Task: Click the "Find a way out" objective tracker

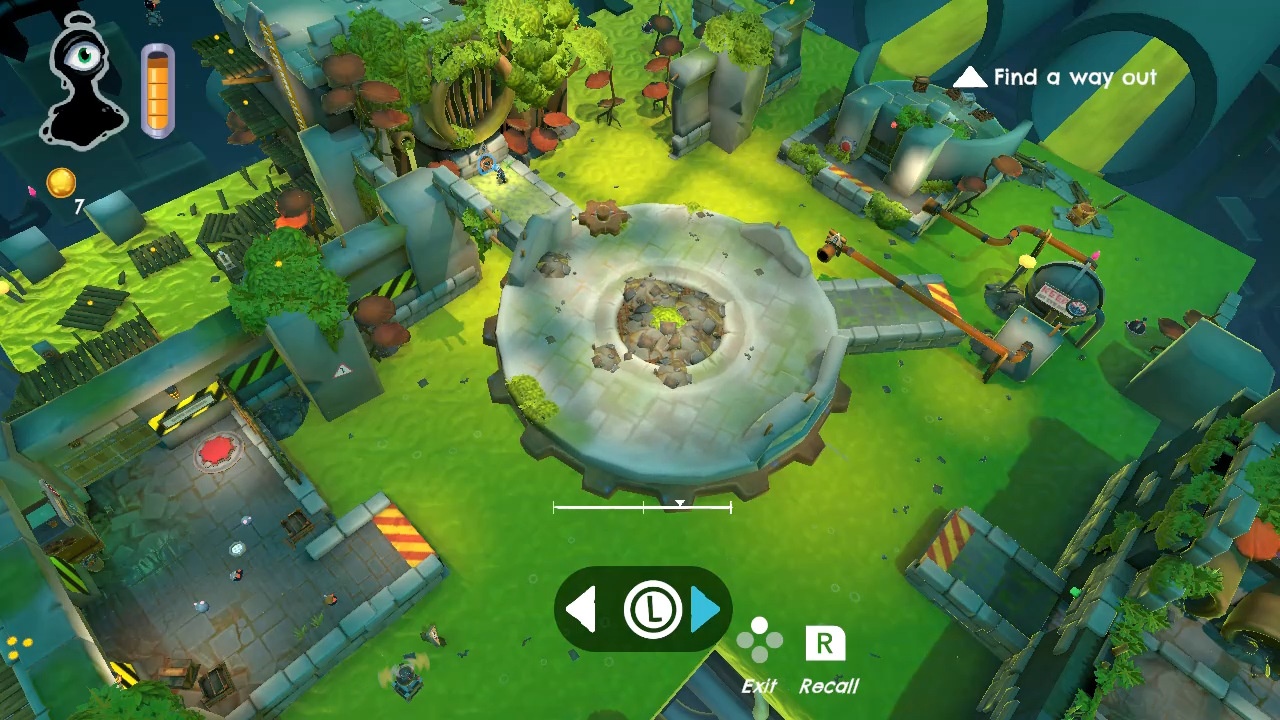Action: pos(1056,78)
